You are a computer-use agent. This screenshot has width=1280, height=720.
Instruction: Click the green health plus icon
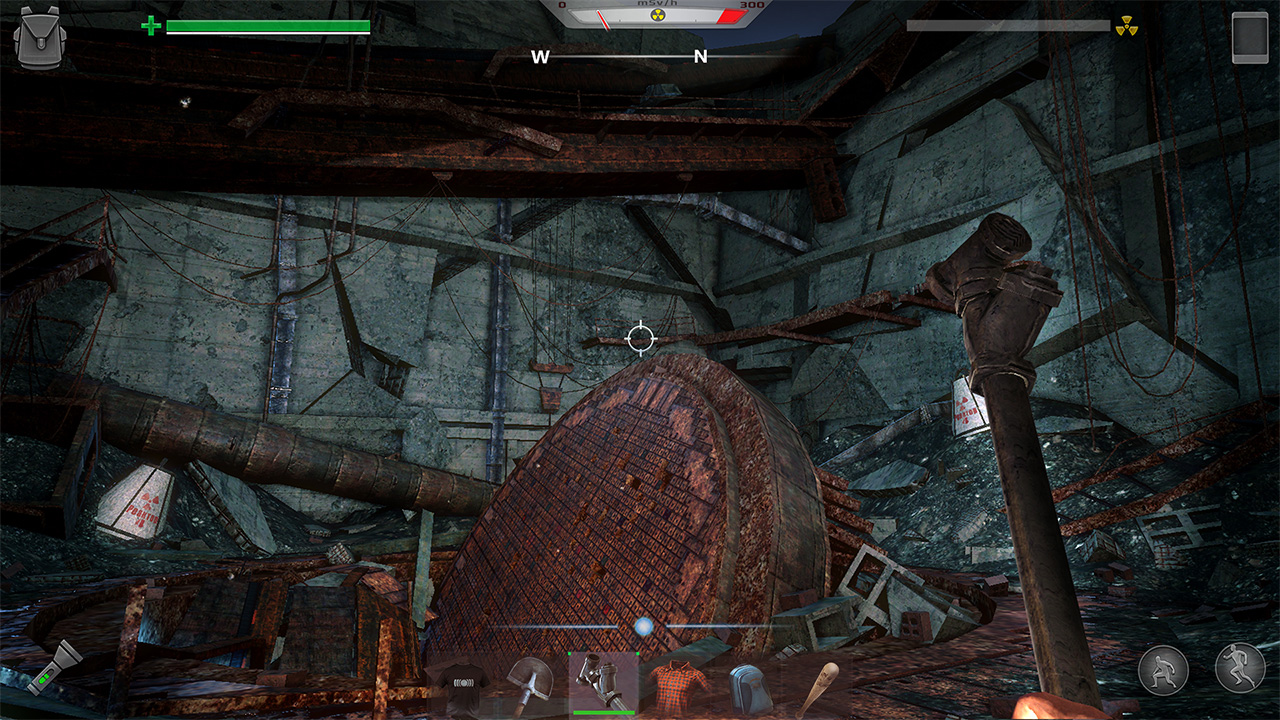[x=153, y=24]
